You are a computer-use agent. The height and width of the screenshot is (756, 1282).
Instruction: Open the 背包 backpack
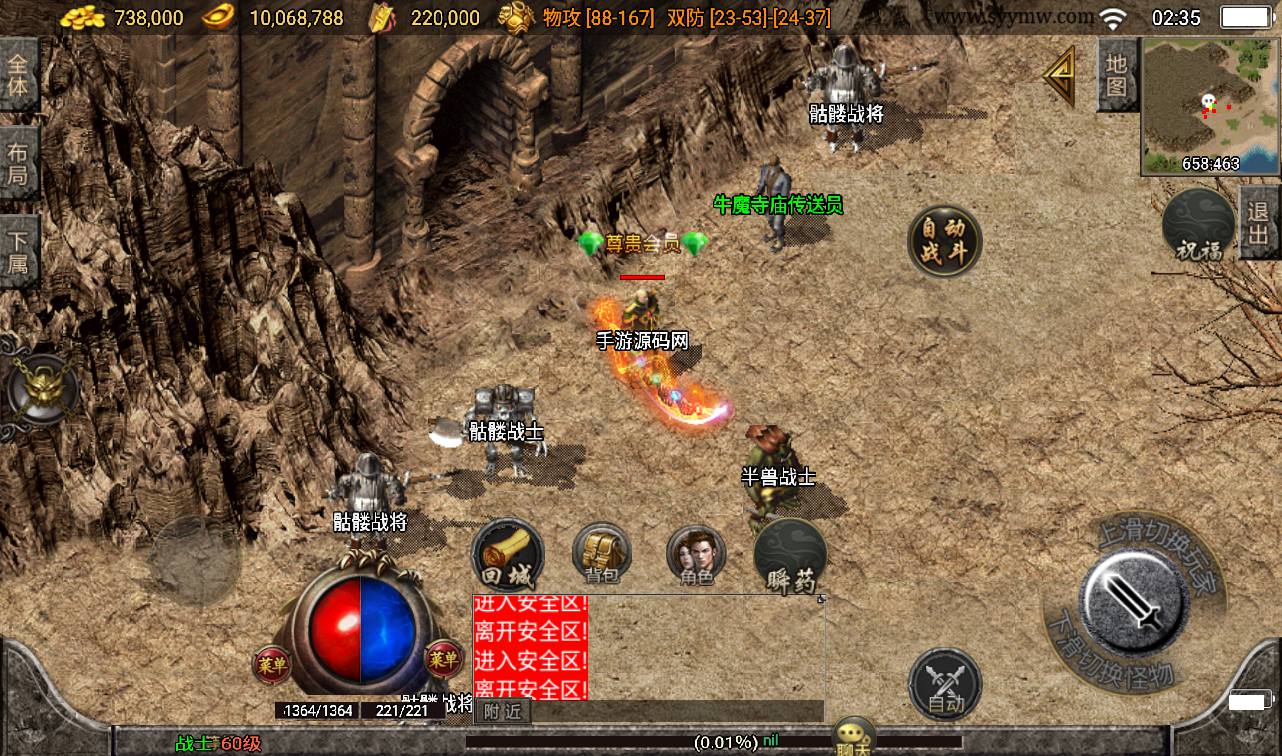pyautogui.click(x=601, y=555)
